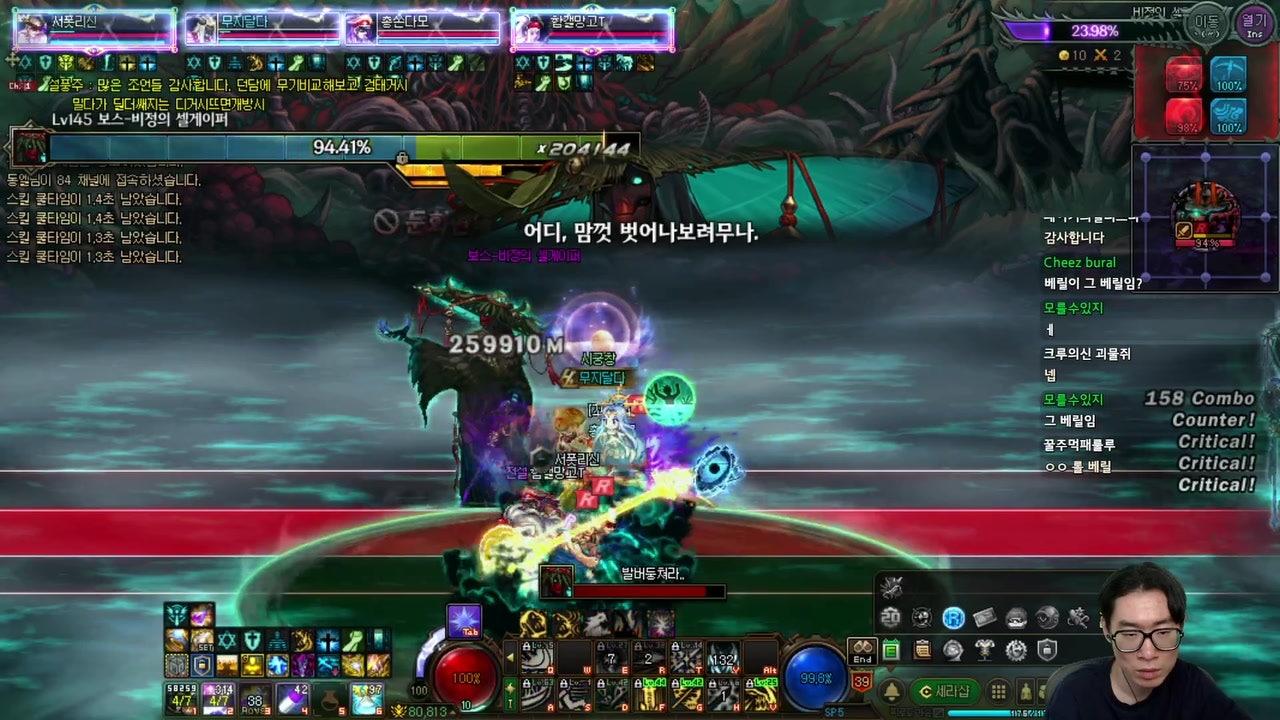Open the settings gear icon in the icon tray
The width and height of the screenshot is (1280, 720).
coord(1015,651)
